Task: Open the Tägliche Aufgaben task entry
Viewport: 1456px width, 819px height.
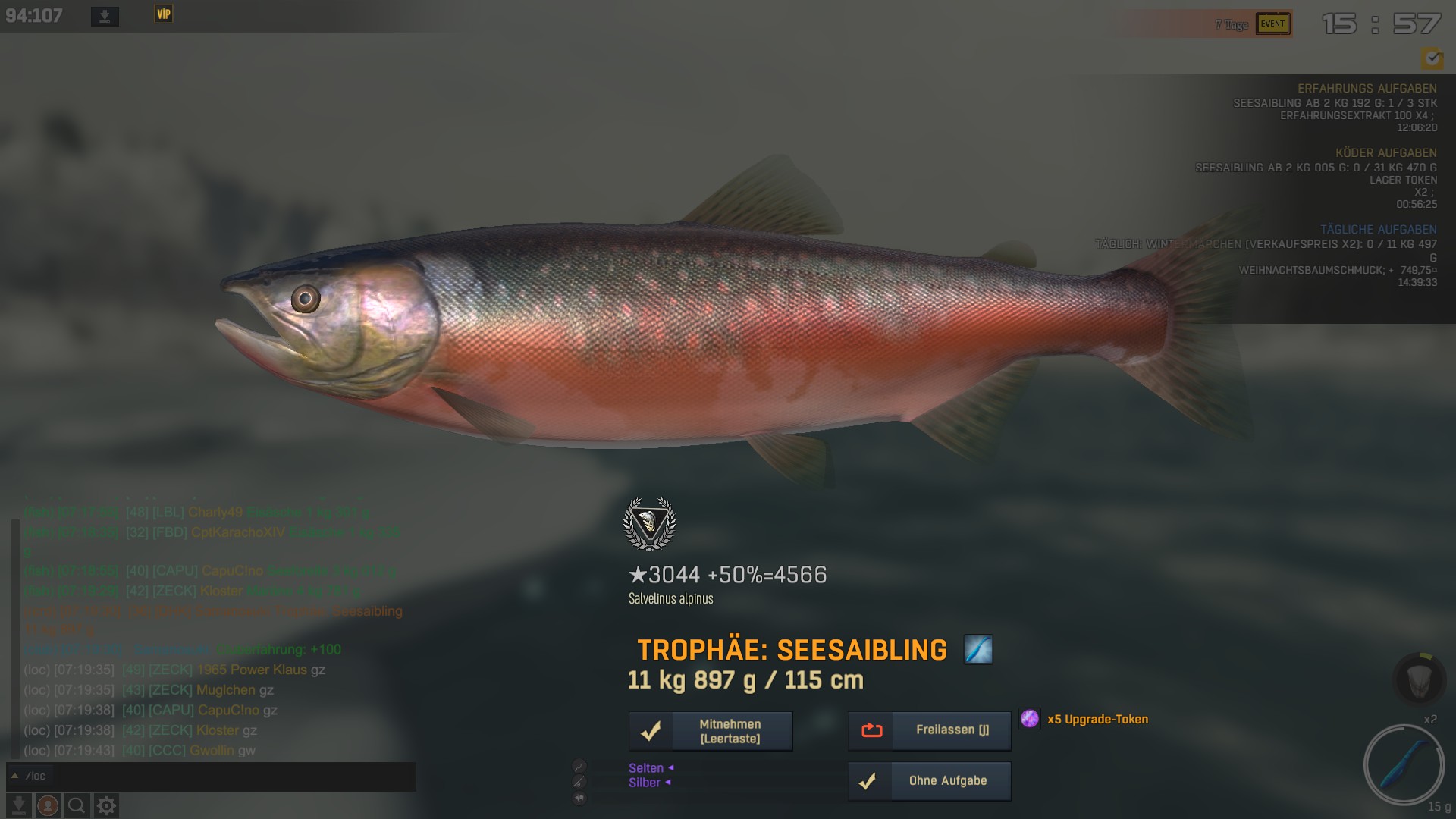Action: [1378, 230]
